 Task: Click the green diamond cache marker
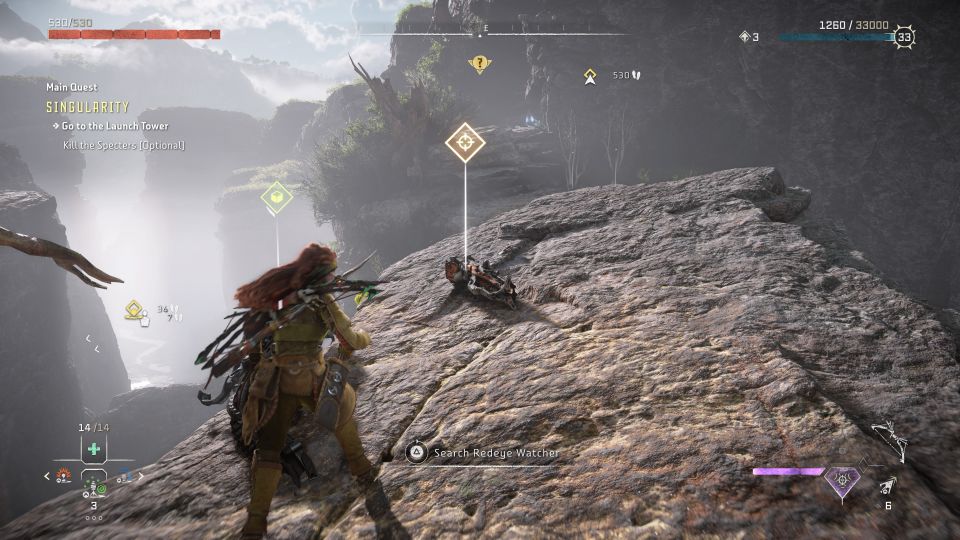coord(276,198)
